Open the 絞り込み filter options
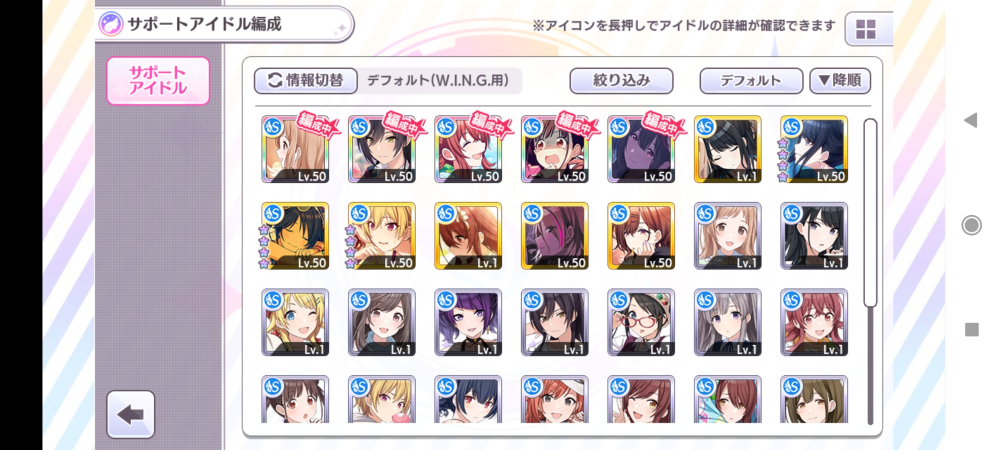The image size is (999, 450). pyautogui.click(x=621, y=81)
